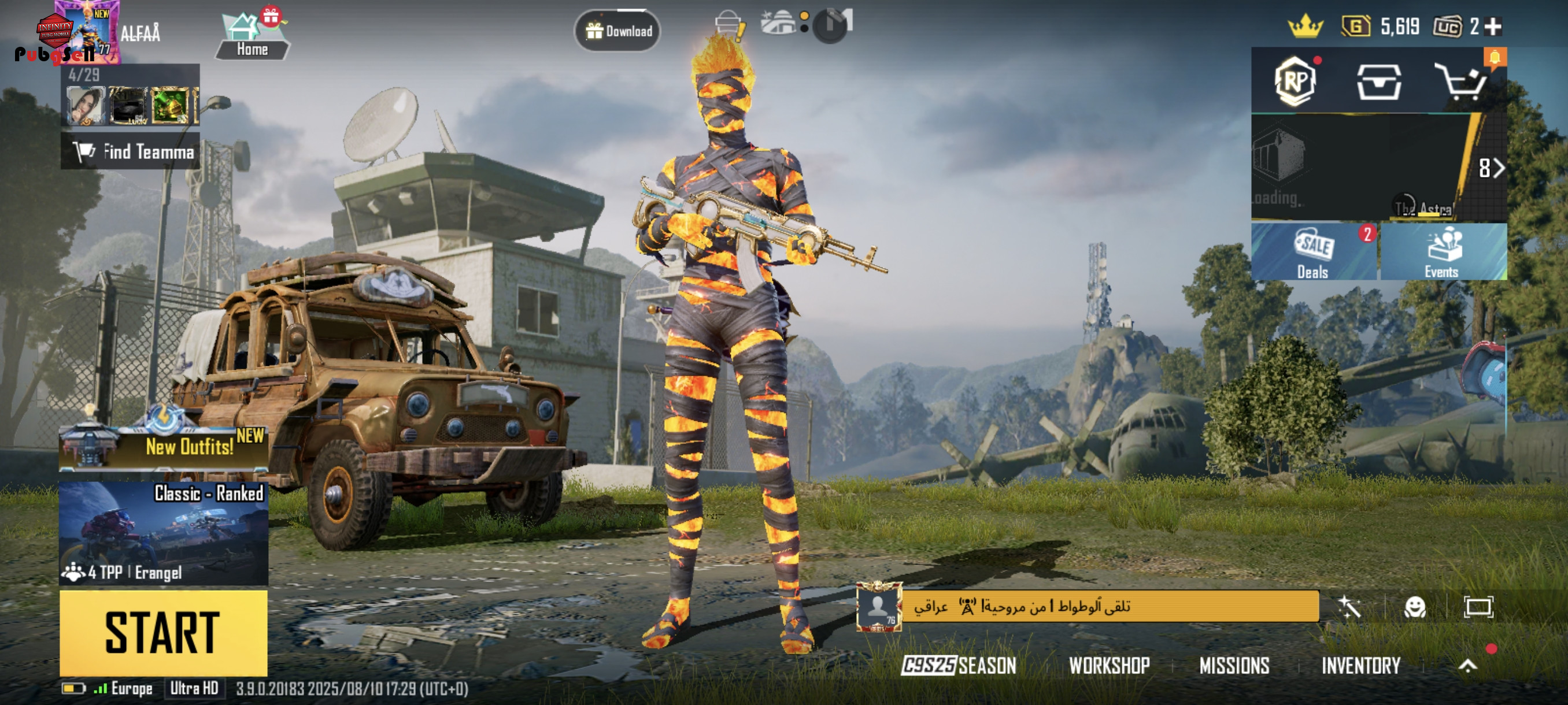Go to the Home feature
Screen dimensions: 1568x705
252,36
